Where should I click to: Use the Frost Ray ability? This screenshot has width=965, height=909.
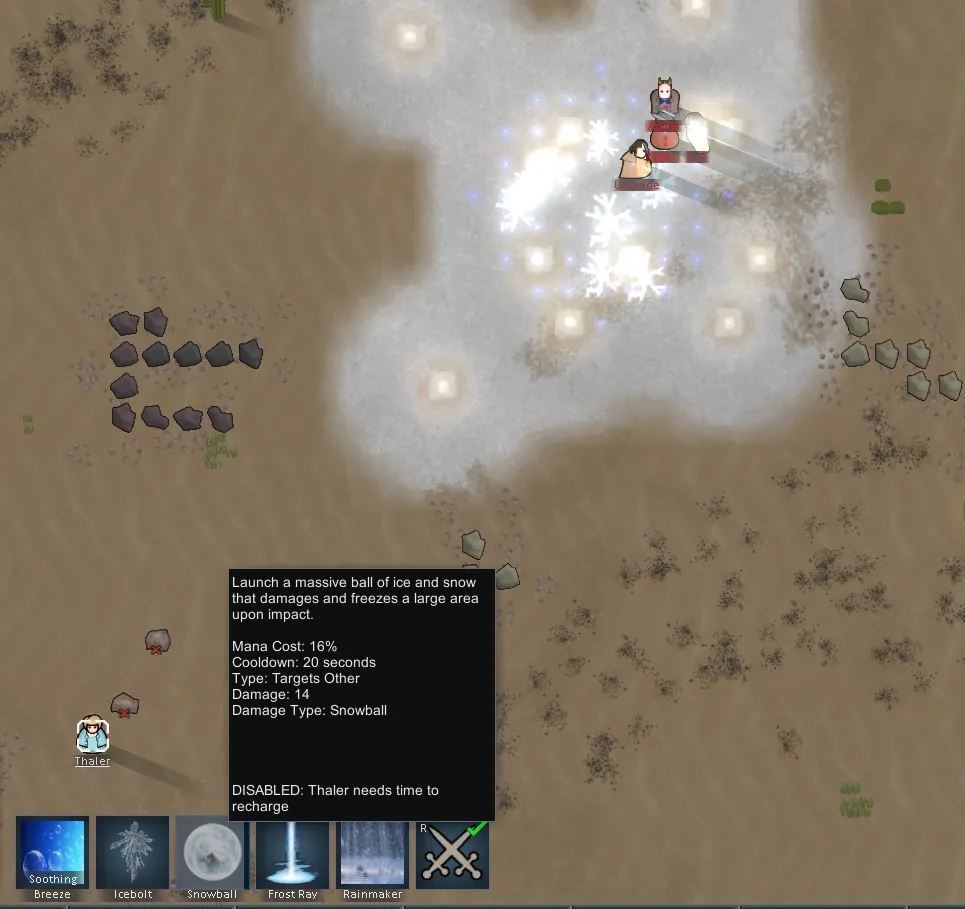(292, 852)
